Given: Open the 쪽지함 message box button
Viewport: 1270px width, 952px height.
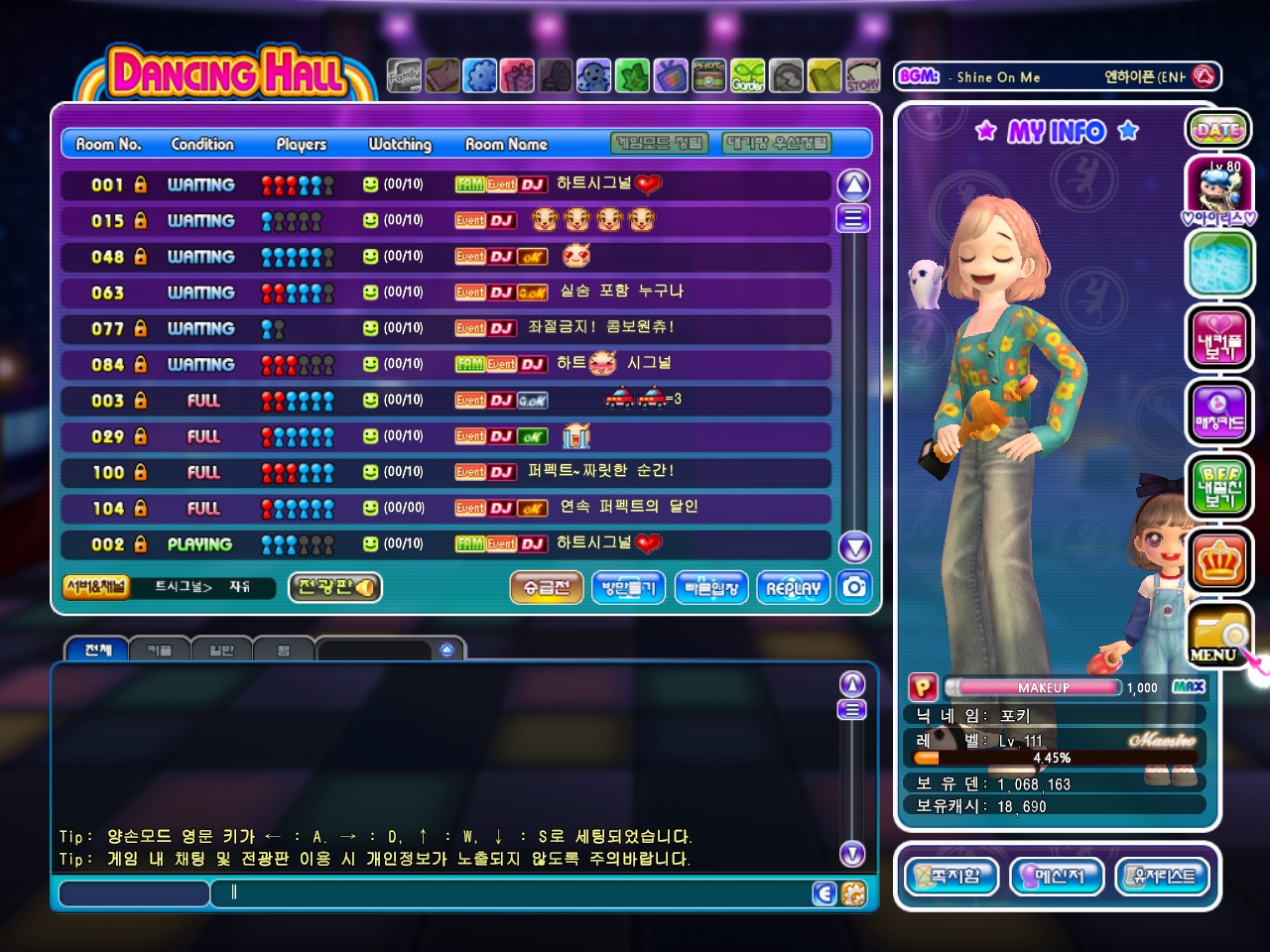Looking at the screenshot, I should (952, 876).
